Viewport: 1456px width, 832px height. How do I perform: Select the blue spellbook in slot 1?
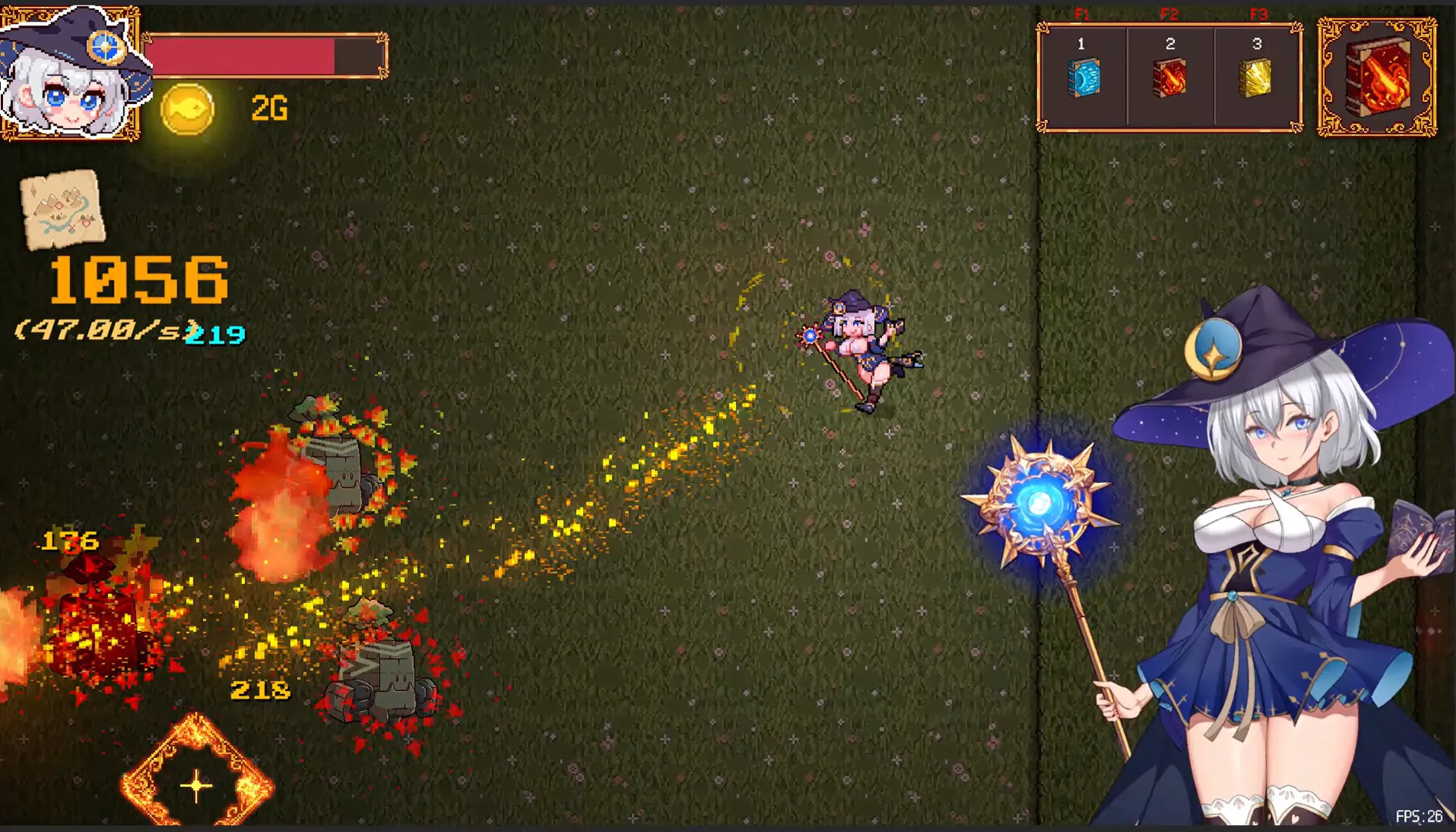[x=1083, y=78]
